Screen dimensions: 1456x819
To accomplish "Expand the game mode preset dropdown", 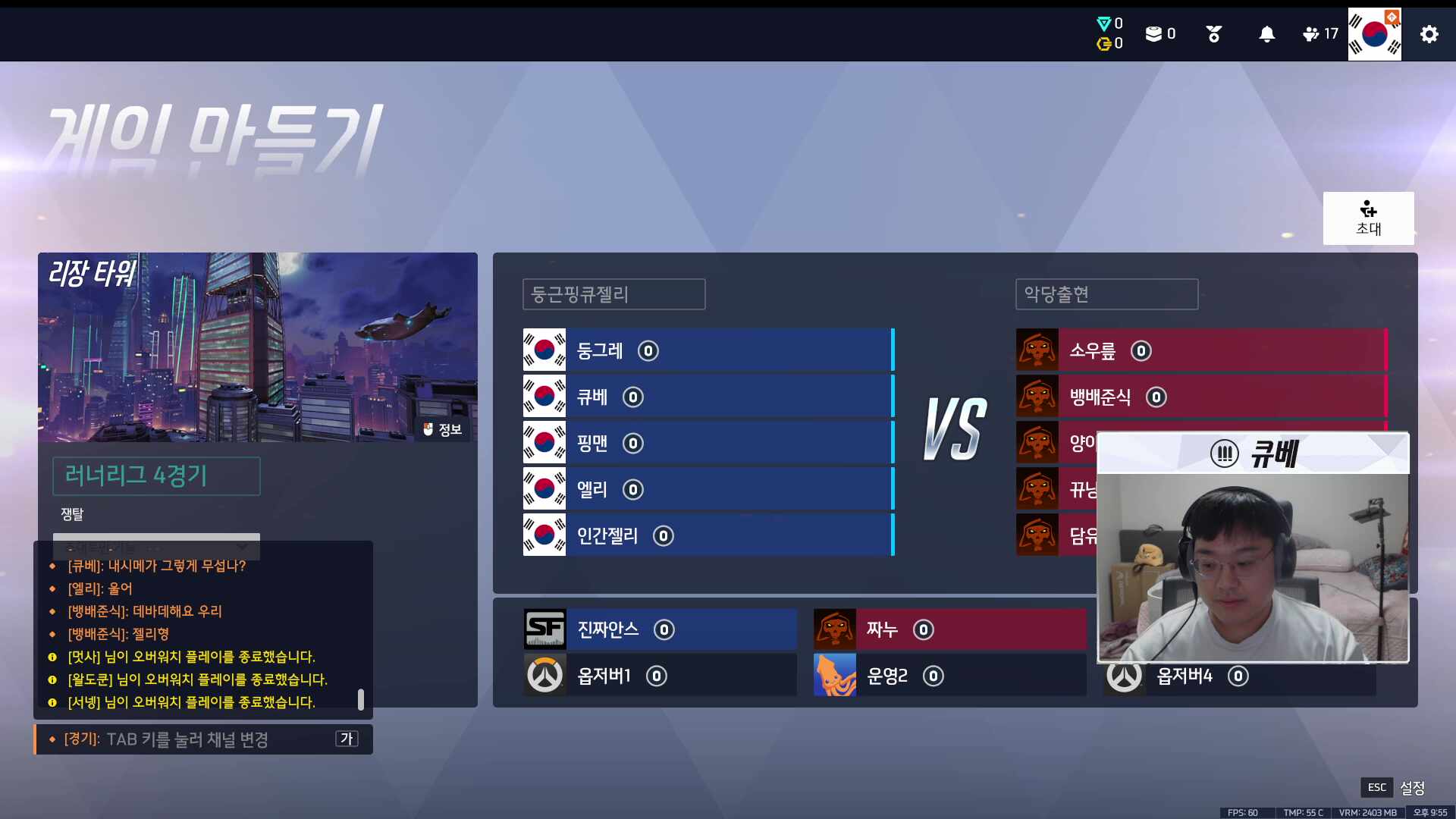I will click(155, 547).
